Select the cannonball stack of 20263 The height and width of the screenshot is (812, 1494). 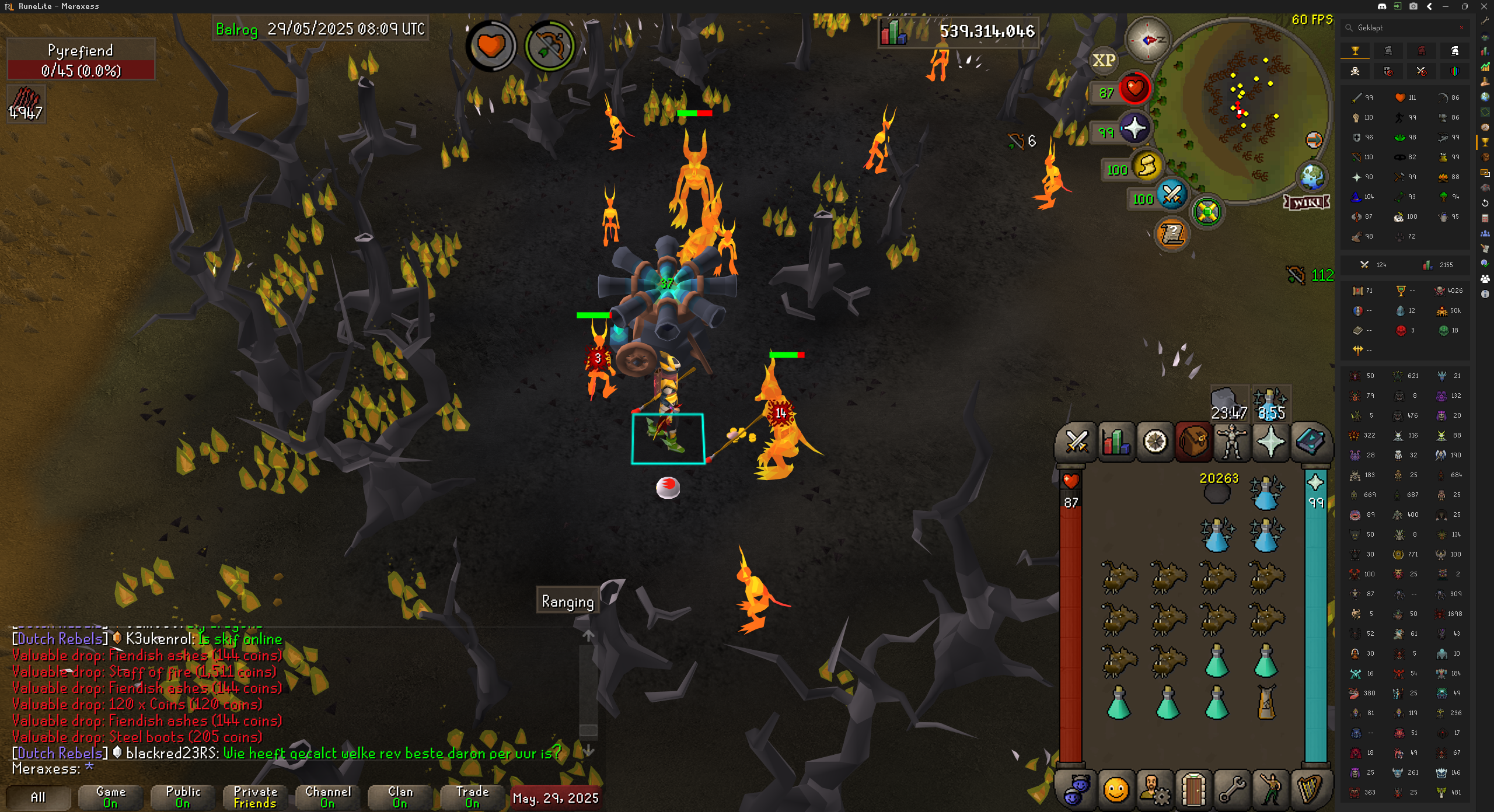pos(1217,492)
